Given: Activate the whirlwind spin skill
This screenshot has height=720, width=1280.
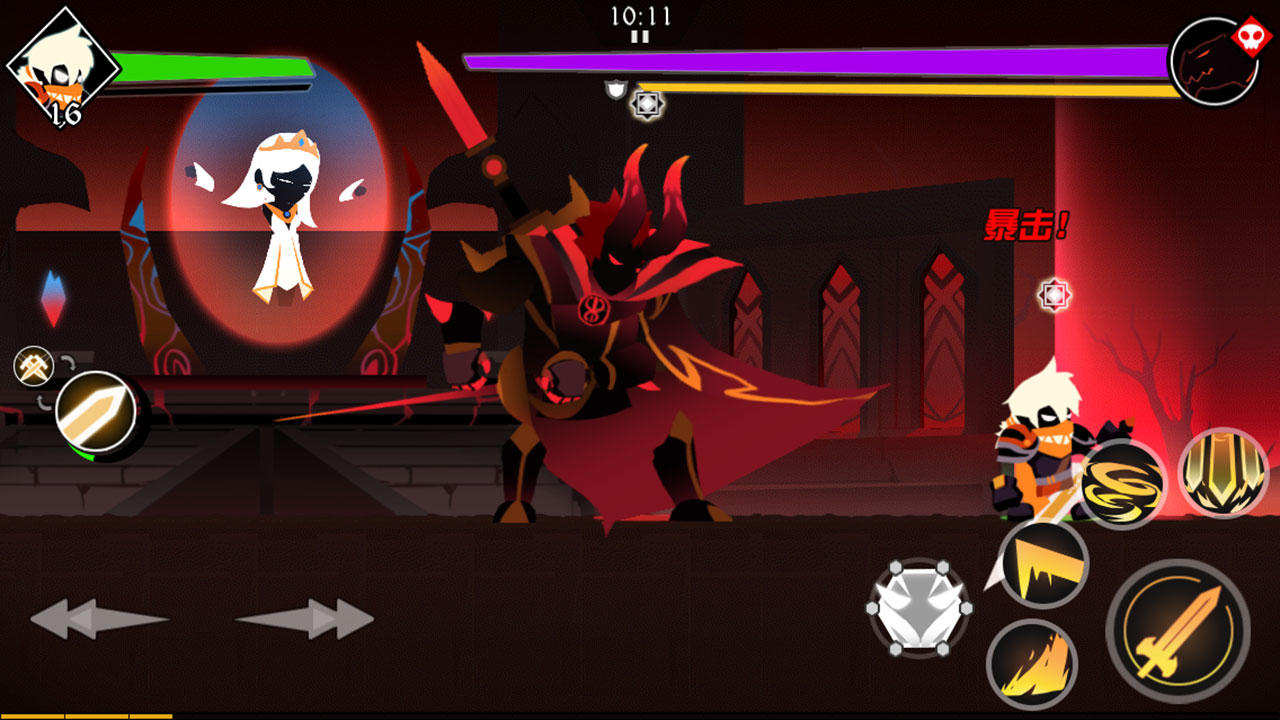Looking at the screenshot, I should point(1122,484).
